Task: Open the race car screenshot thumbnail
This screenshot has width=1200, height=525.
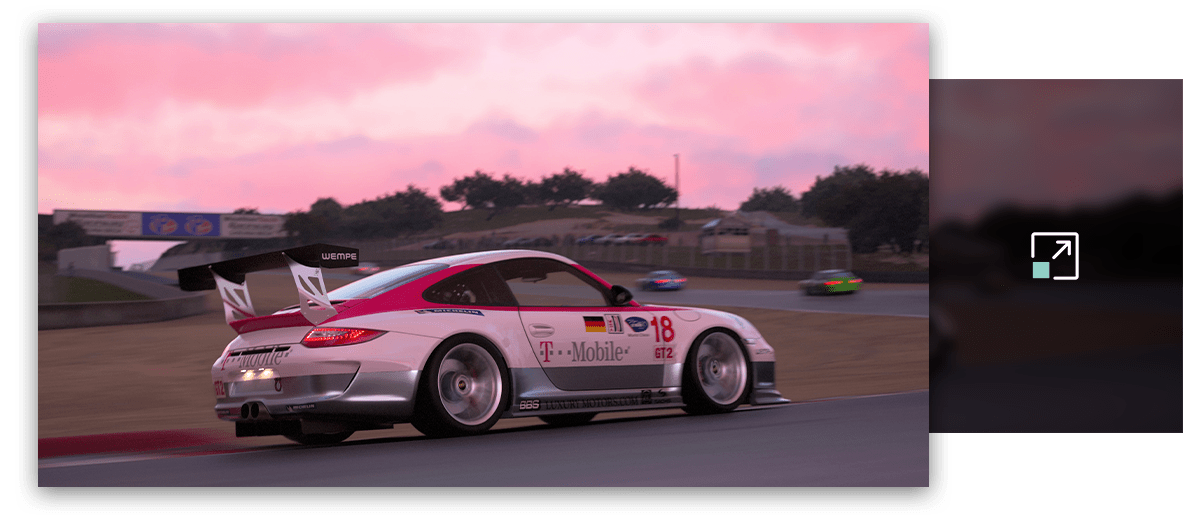Action: coord(483,255)
